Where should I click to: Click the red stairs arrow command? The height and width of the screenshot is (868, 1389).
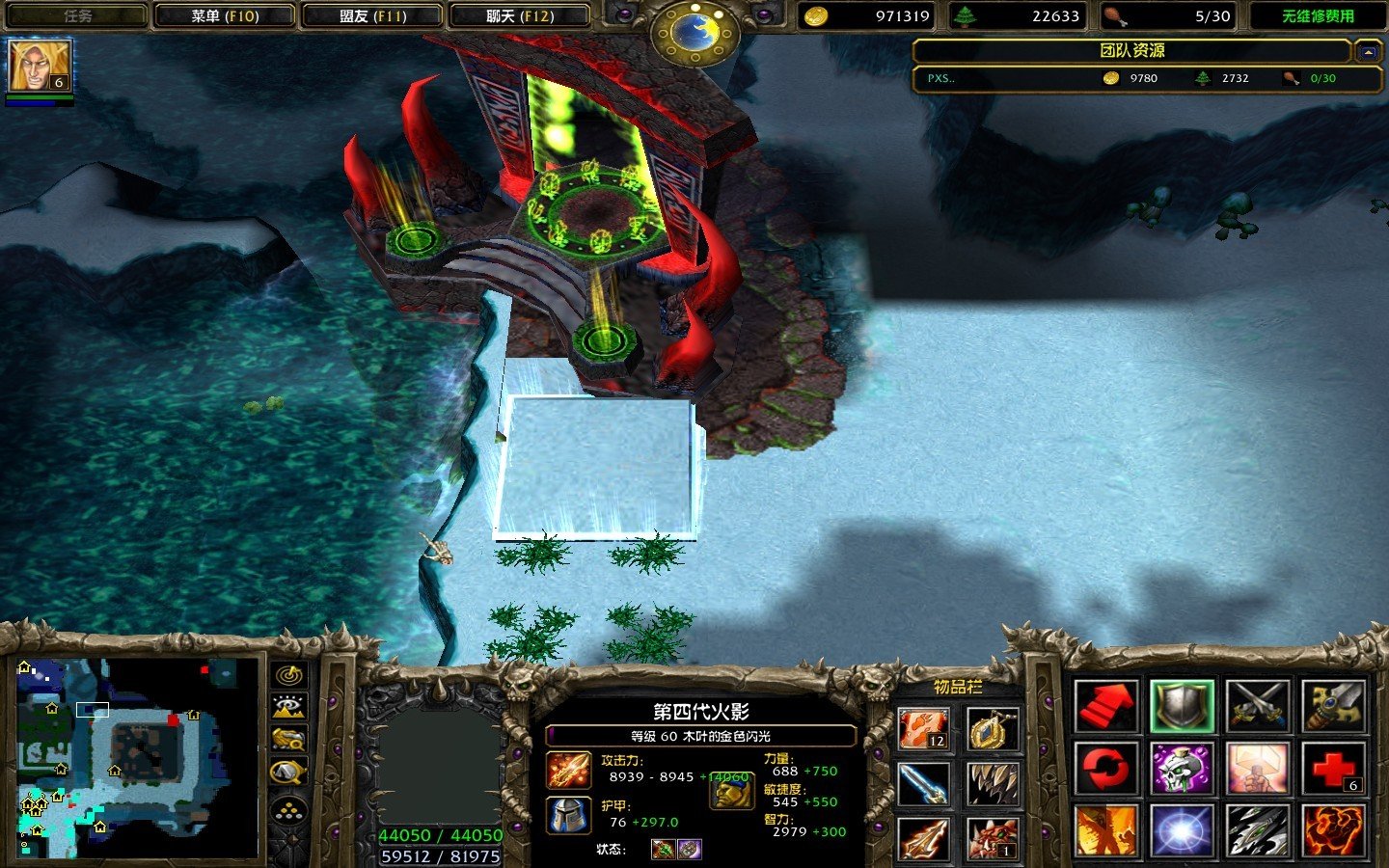(x=1105, y=706)
